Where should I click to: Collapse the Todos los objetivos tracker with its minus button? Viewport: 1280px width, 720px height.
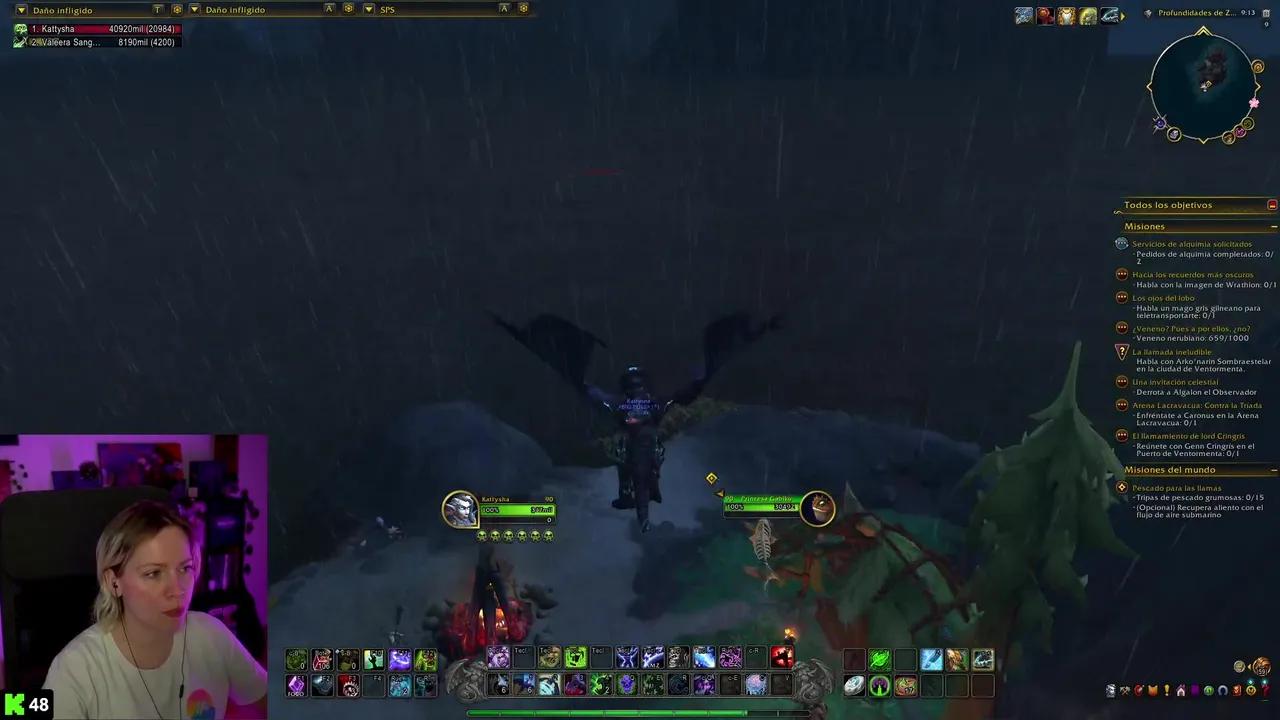point(1271,204)
